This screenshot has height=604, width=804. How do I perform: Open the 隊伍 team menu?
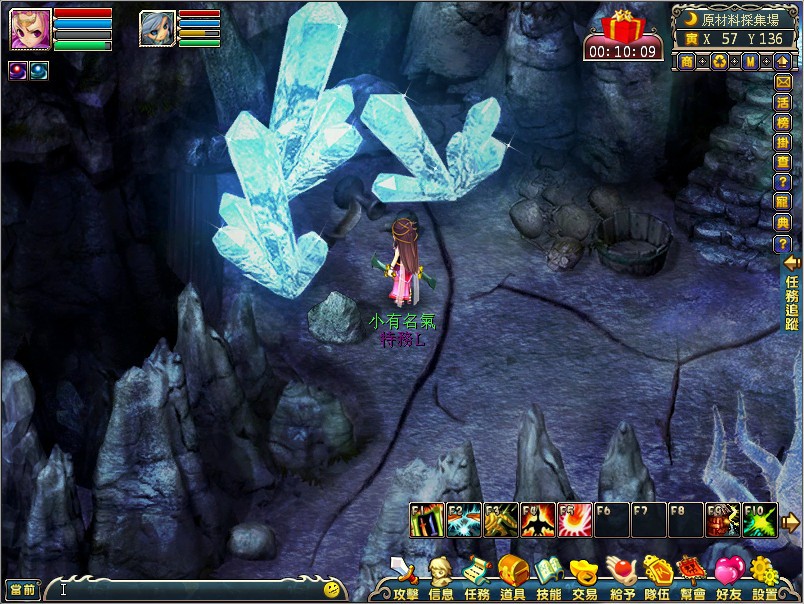[657, 575]
